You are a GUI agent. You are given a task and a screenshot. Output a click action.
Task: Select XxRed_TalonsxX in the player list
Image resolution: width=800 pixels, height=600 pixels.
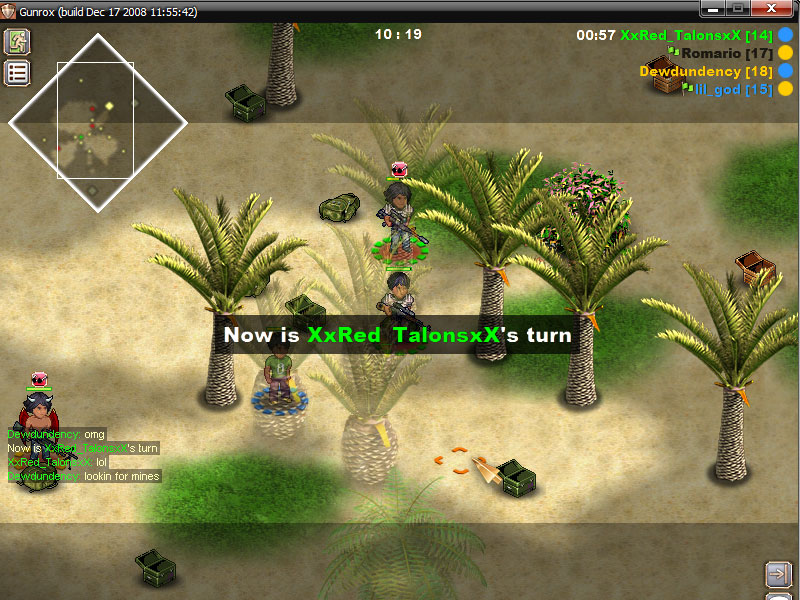(680, 34)
